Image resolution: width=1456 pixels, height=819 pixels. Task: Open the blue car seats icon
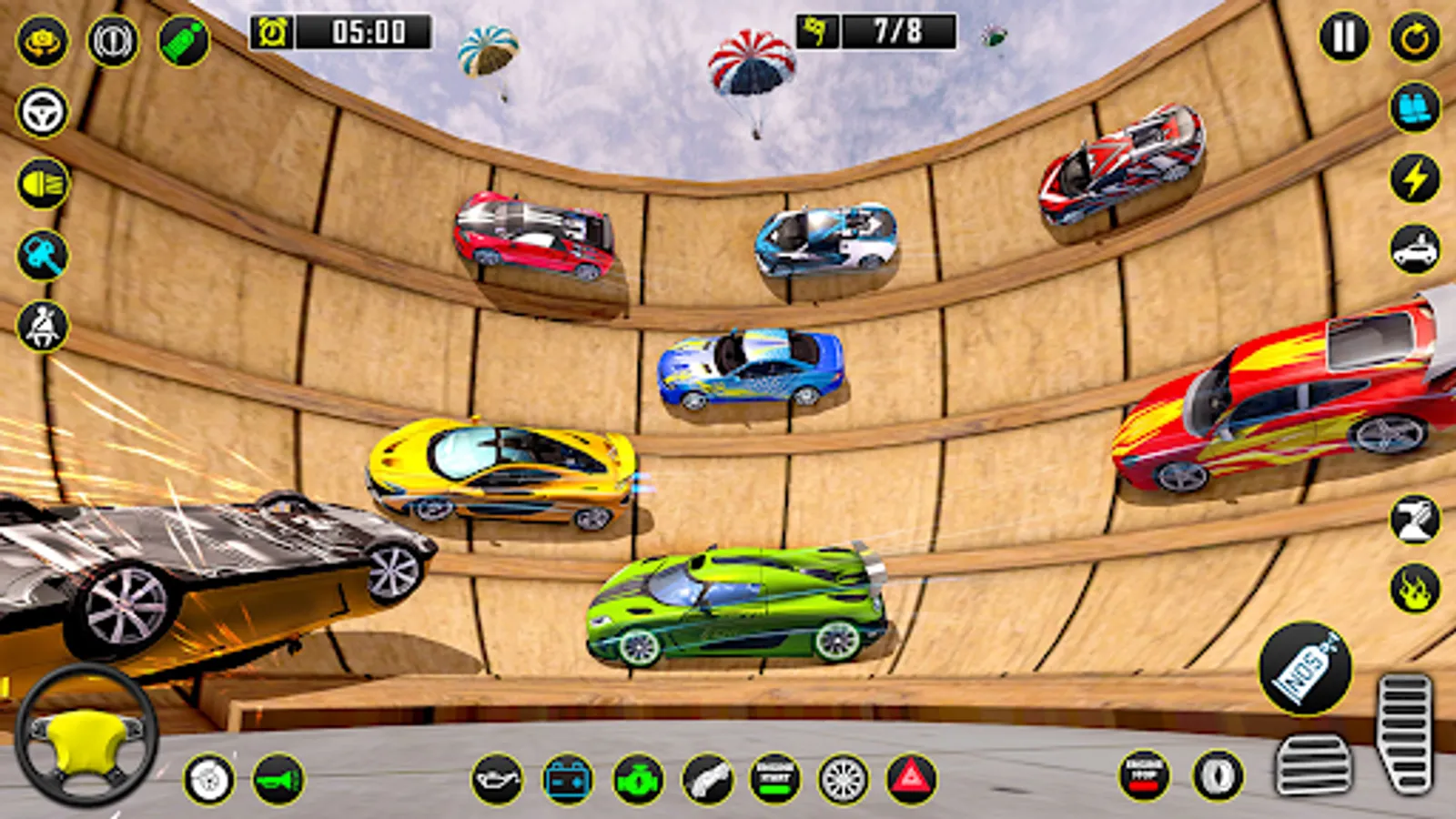1414,108
